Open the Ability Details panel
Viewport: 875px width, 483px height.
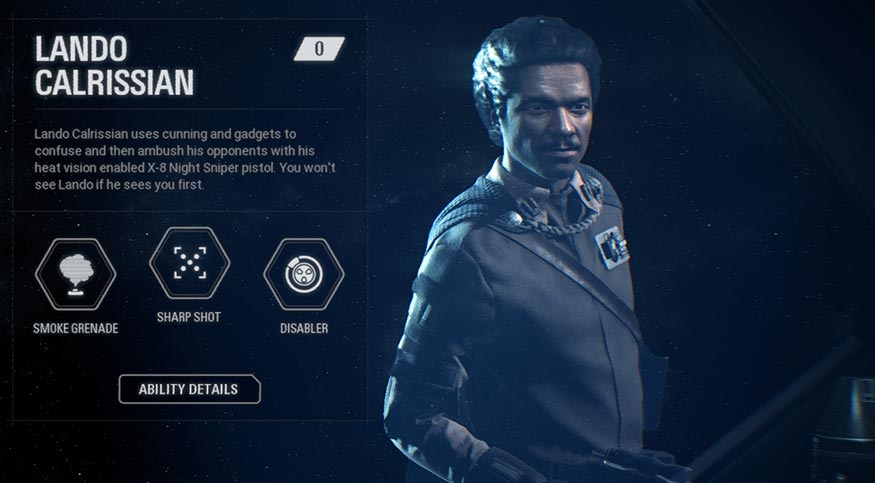189,389
